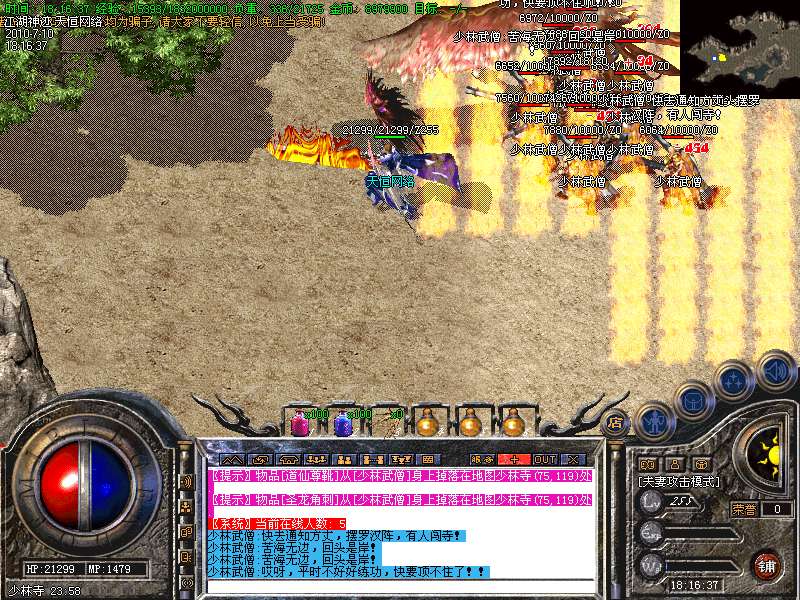The image size is (800, 600).
Task: Open the skills button with sparkles
Action: coord(734,380)
